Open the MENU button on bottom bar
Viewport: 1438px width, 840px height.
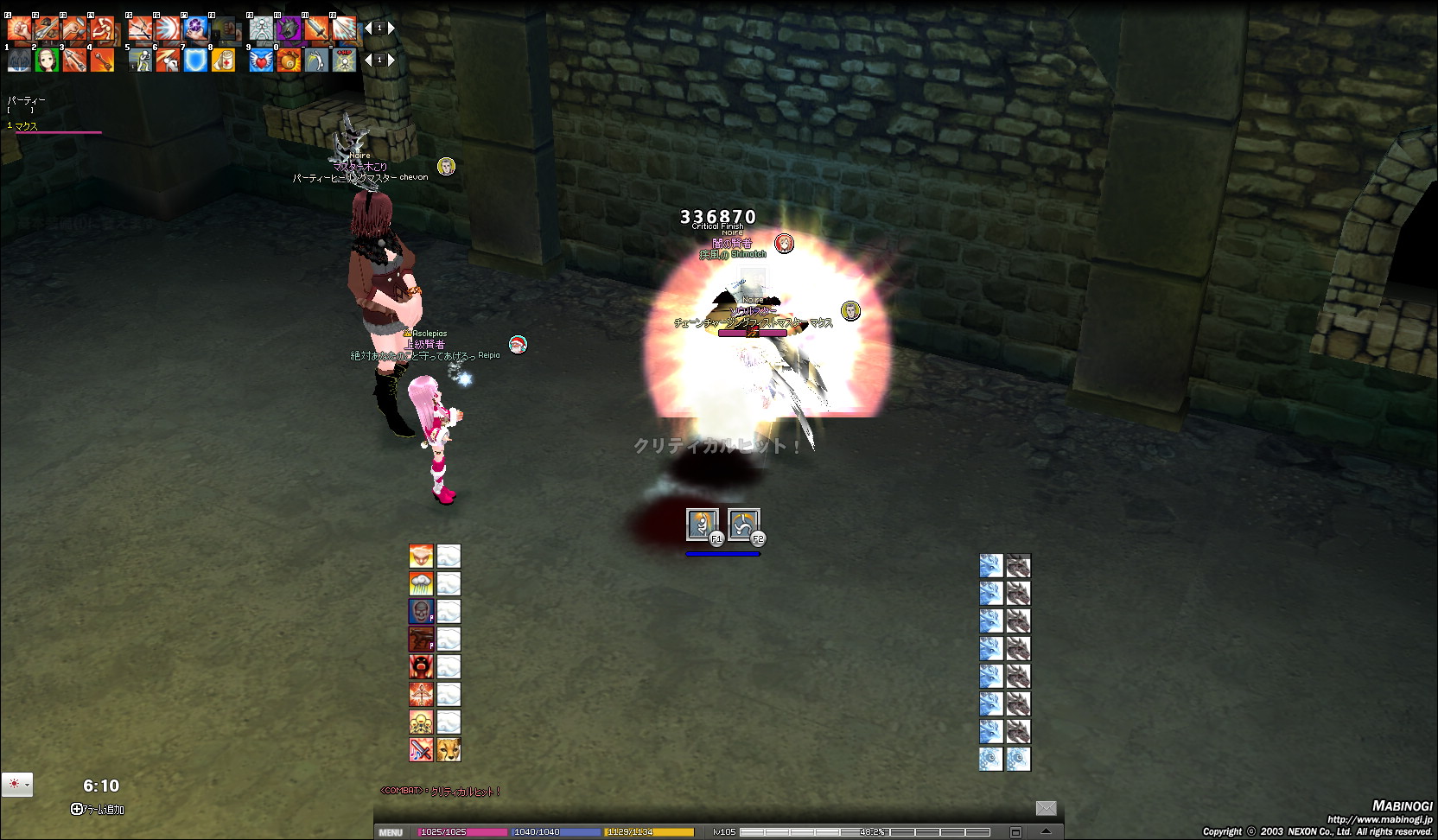[391, 832]
